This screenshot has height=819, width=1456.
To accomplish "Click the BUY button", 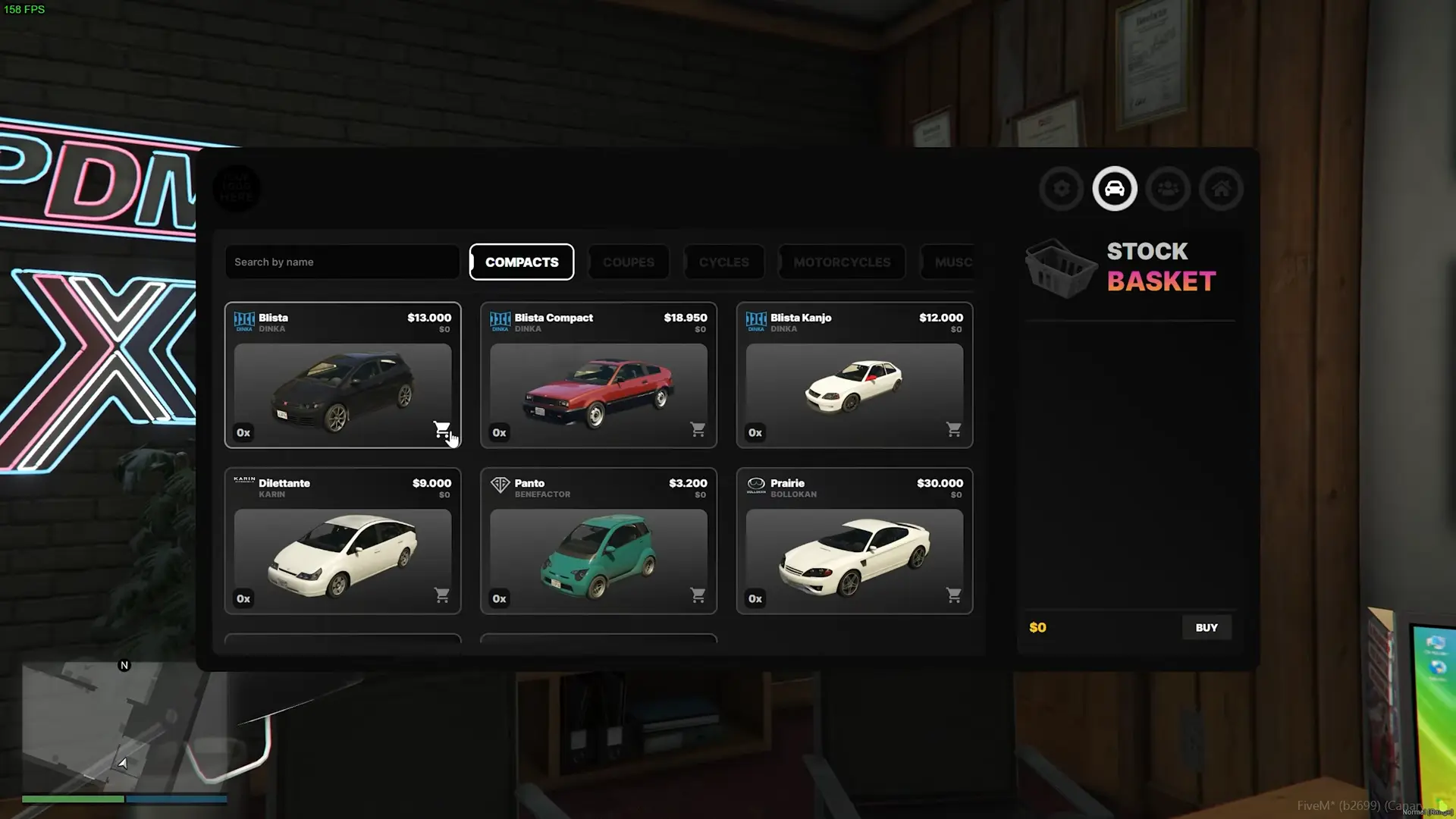I will (x=1207, y=628).
